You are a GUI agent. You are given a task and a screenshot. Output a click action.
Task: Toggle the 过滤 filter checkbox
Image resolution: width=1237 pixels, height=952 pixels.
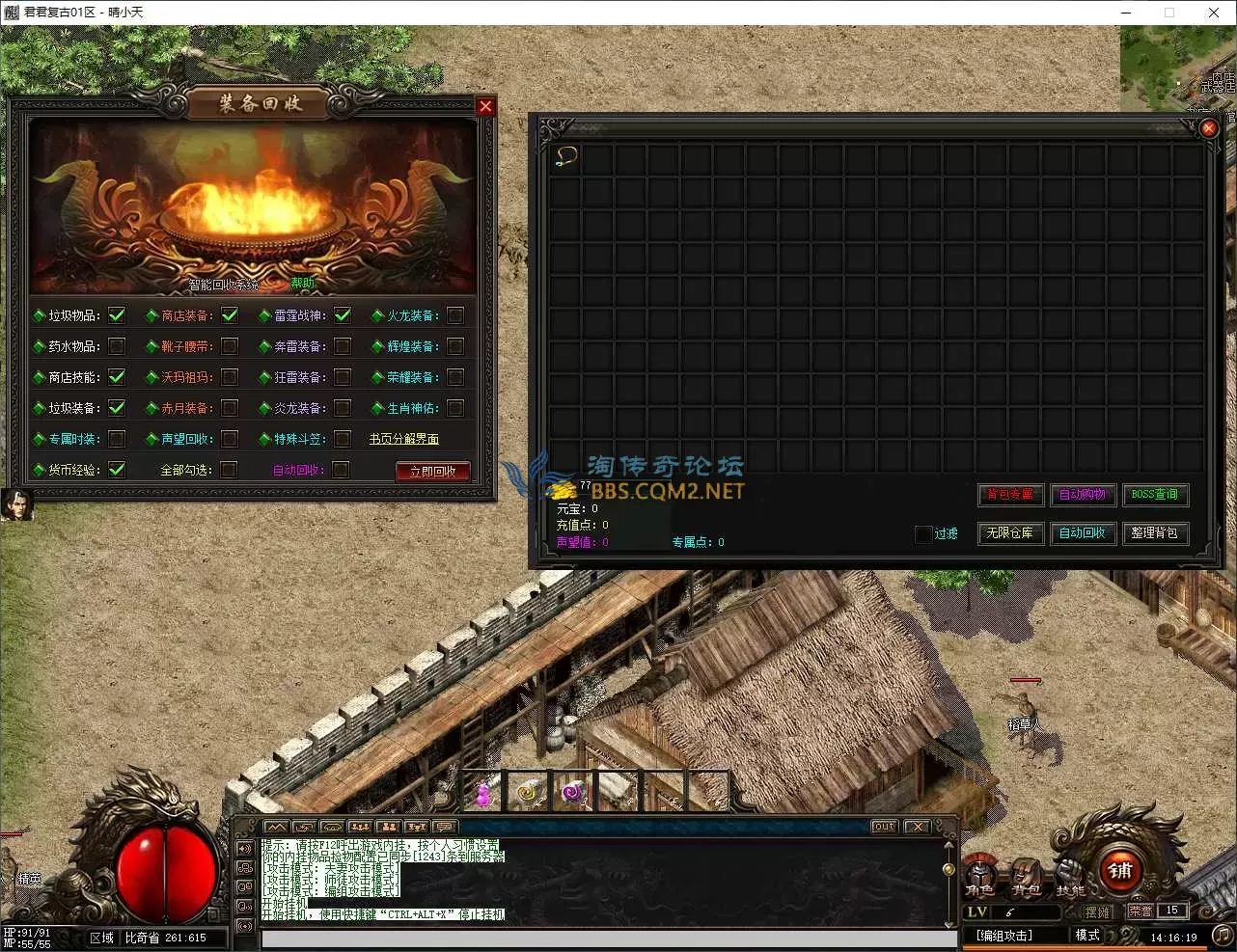tap(923, 533)
